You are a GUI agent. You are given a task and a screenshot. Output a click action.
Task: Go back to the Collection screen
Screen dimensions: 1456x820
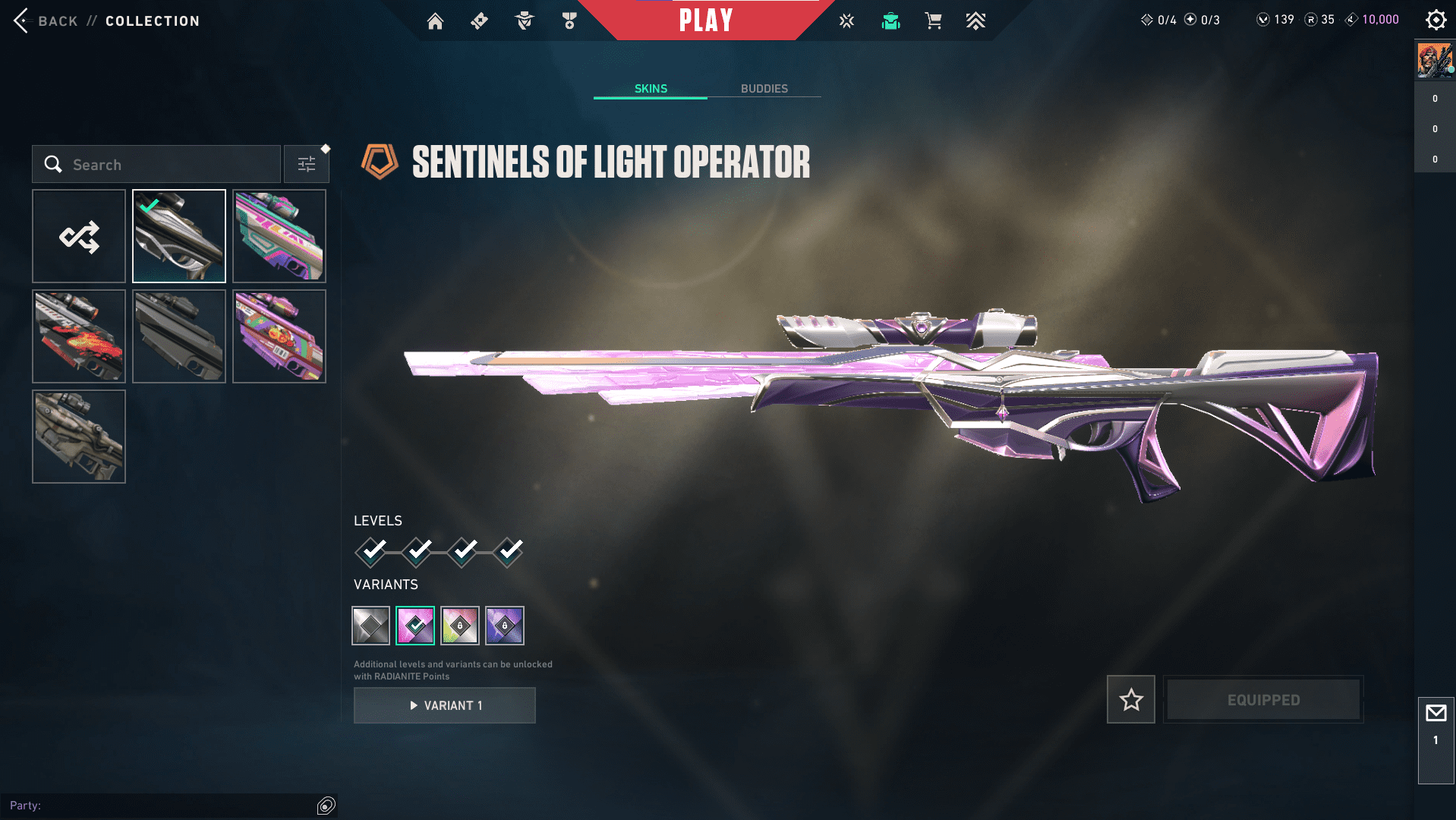click(46, 20)
